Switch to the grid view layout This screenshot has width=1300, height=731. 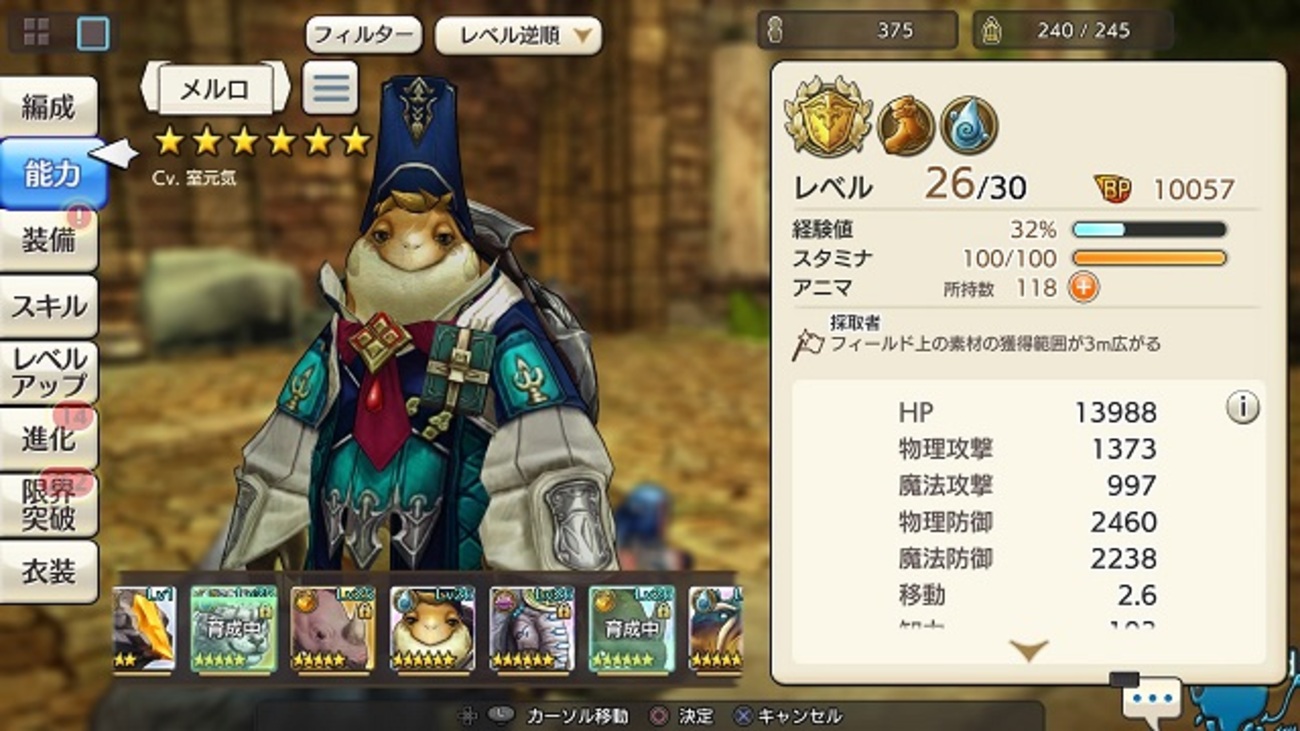point(36,33)
